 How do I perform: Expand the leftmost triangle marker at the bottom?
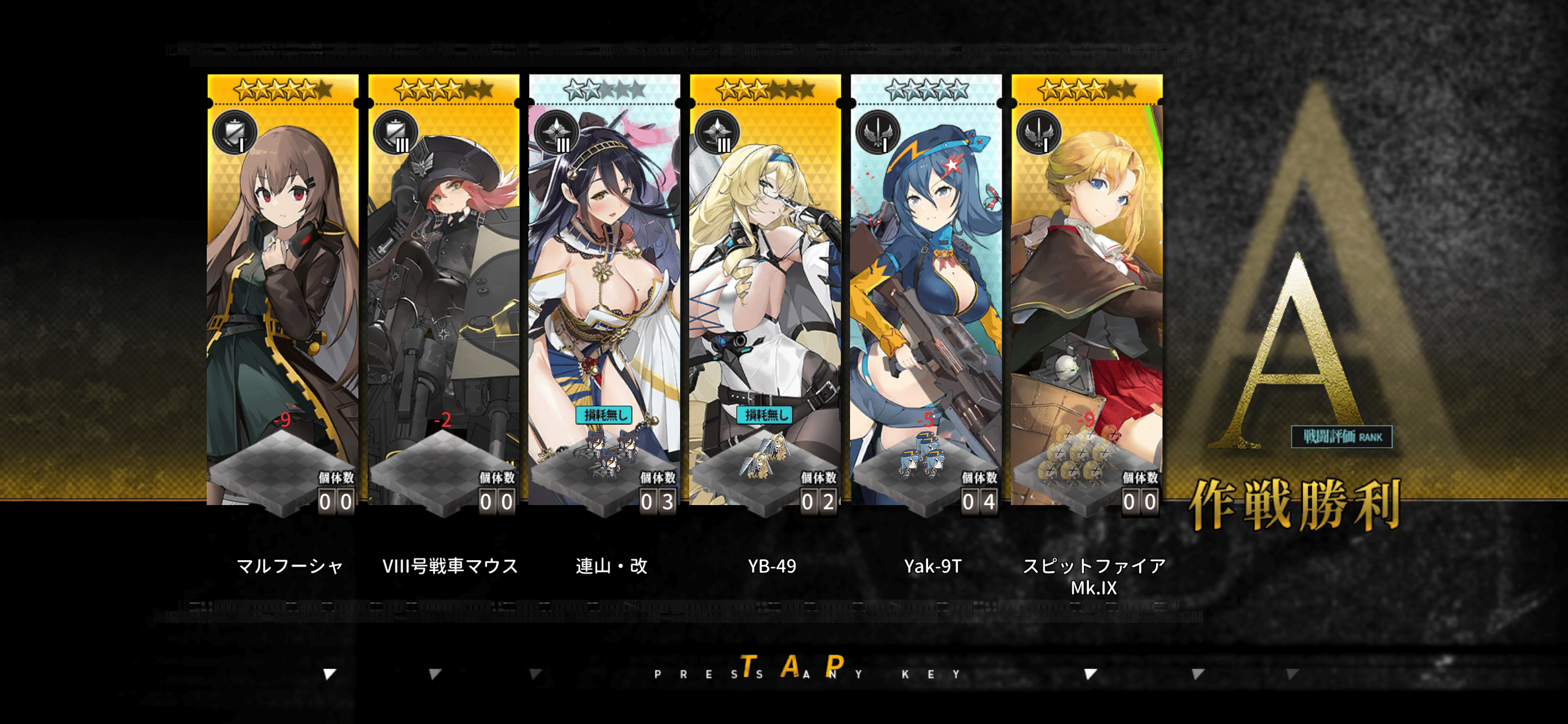[329, 675]
